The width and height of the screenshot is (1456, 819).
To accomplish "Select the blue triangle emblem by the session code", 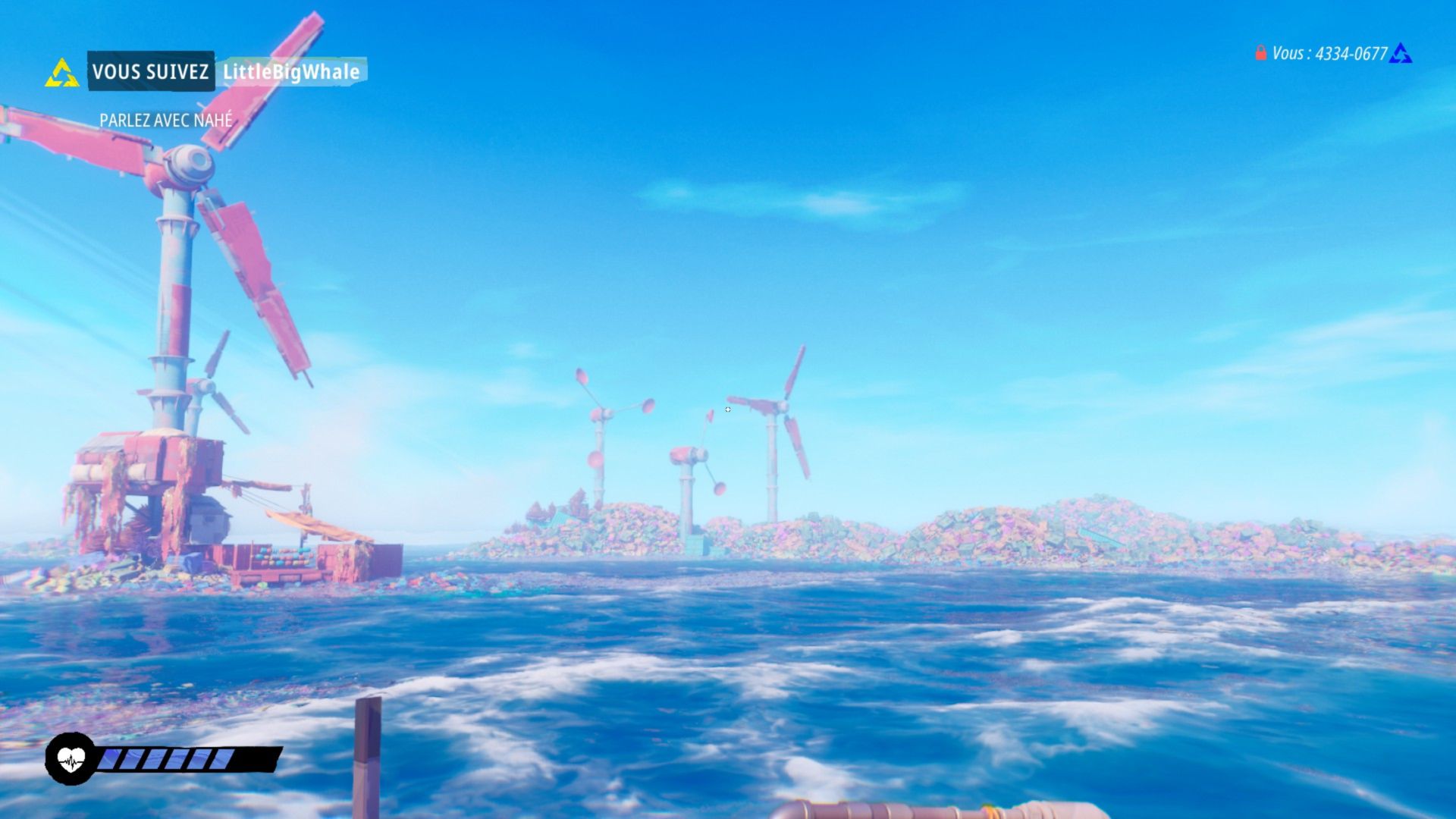I will click(1400, 54).
